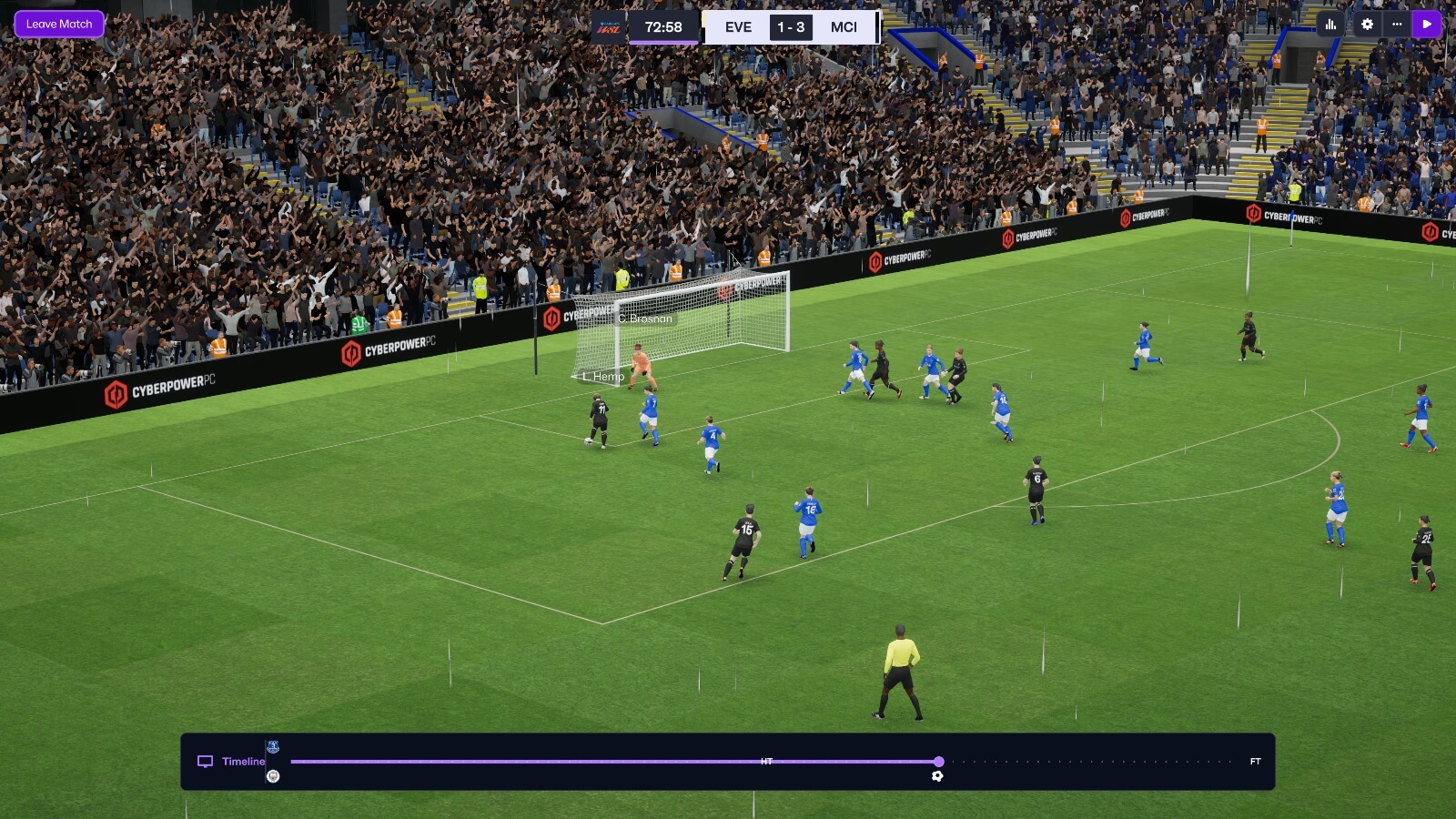The width and height of the screenshot is (1456, 819).
Task: Open match settings via the gear icon
Action: [1365, 25]
